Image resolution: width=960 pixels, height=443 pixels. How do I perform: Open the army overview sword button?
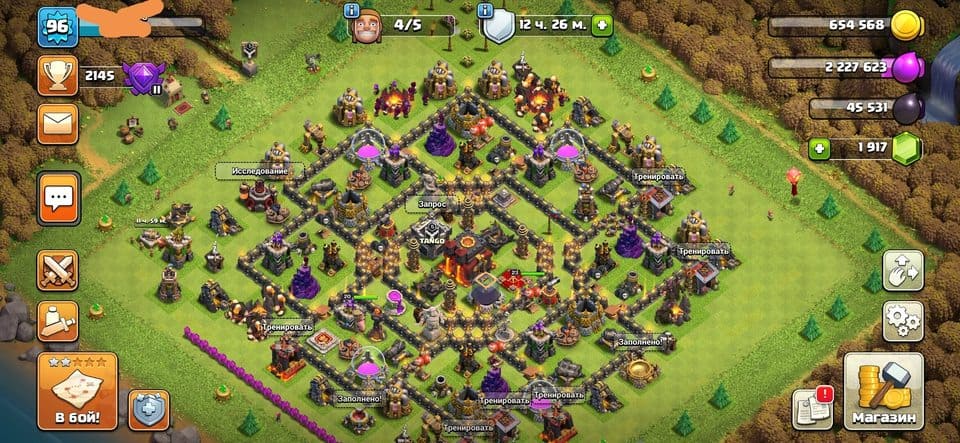57,321
